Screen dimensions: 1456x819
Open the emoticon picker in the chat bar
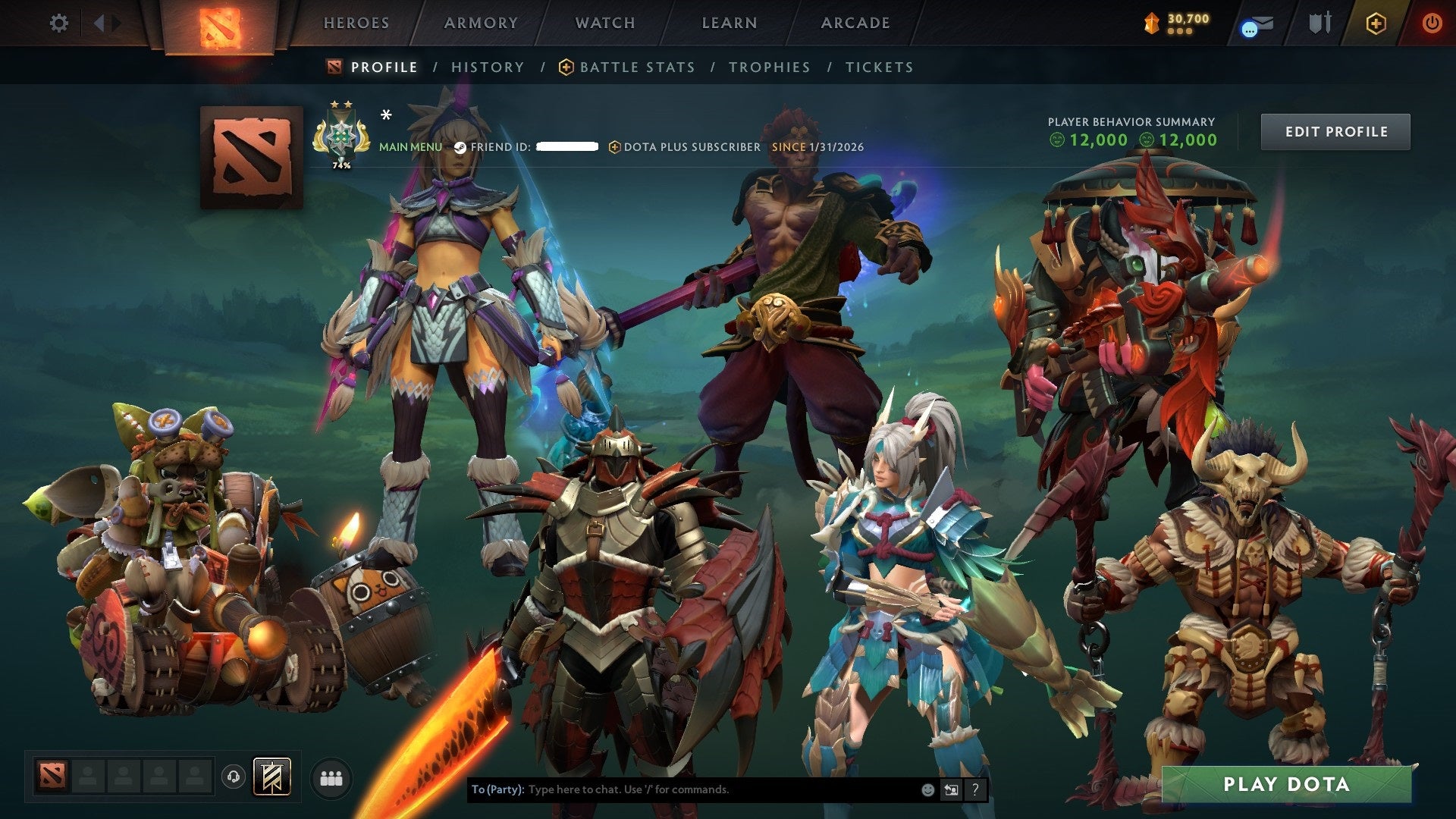pos(927,789)
